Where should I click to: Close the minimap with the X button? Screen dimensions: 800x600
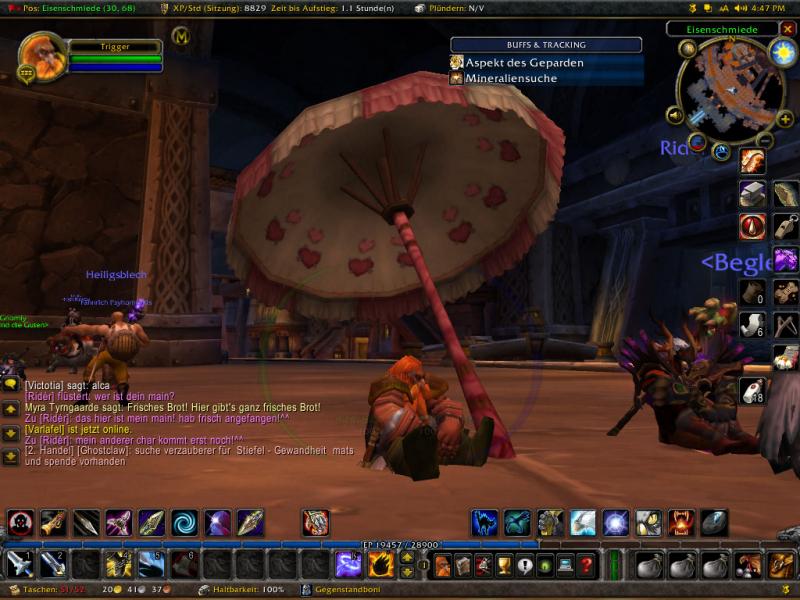pos(787,29)
